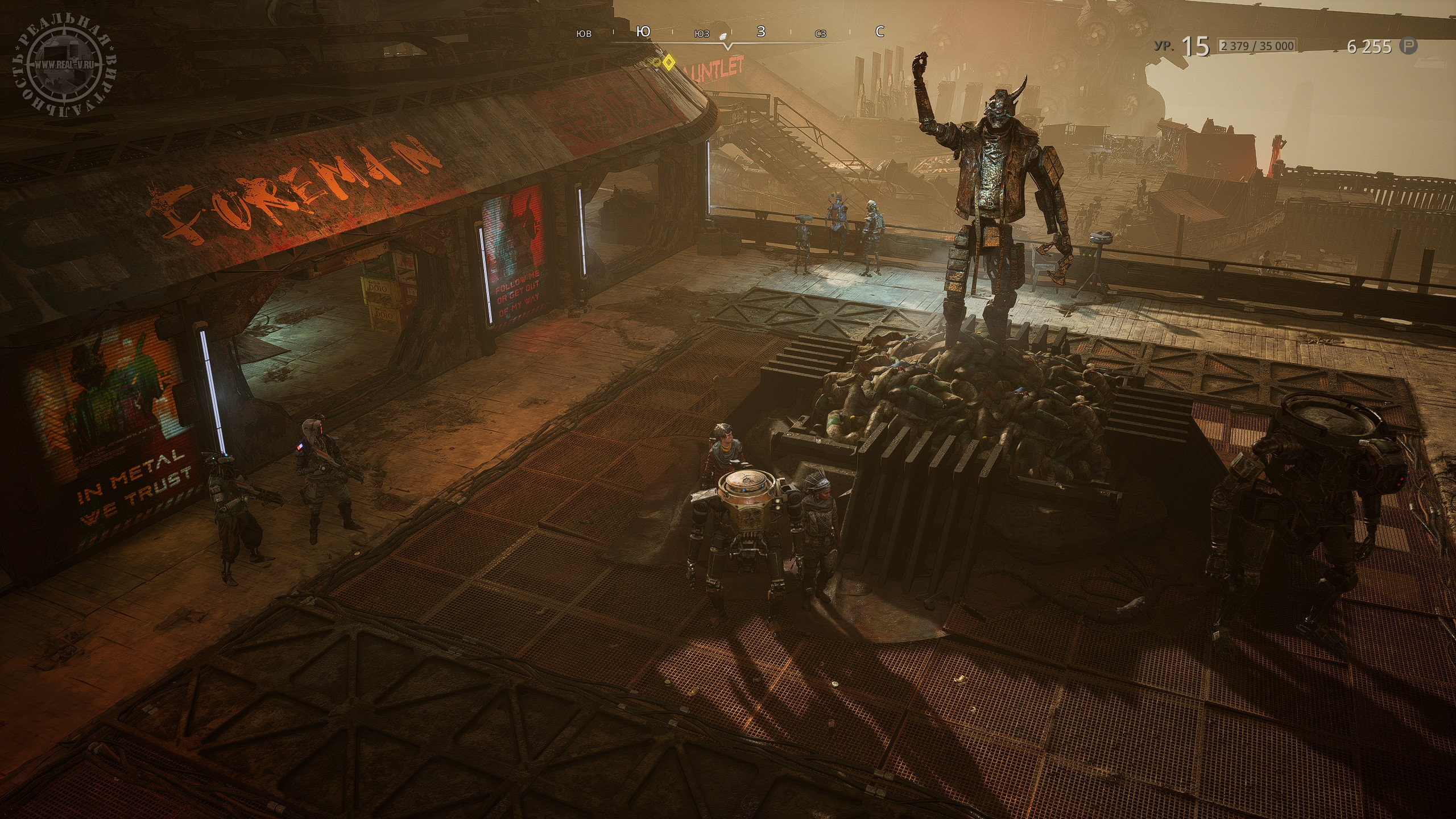Select the yellow diamond quest marker
The image size is (1456, 819).
point(669,61)
